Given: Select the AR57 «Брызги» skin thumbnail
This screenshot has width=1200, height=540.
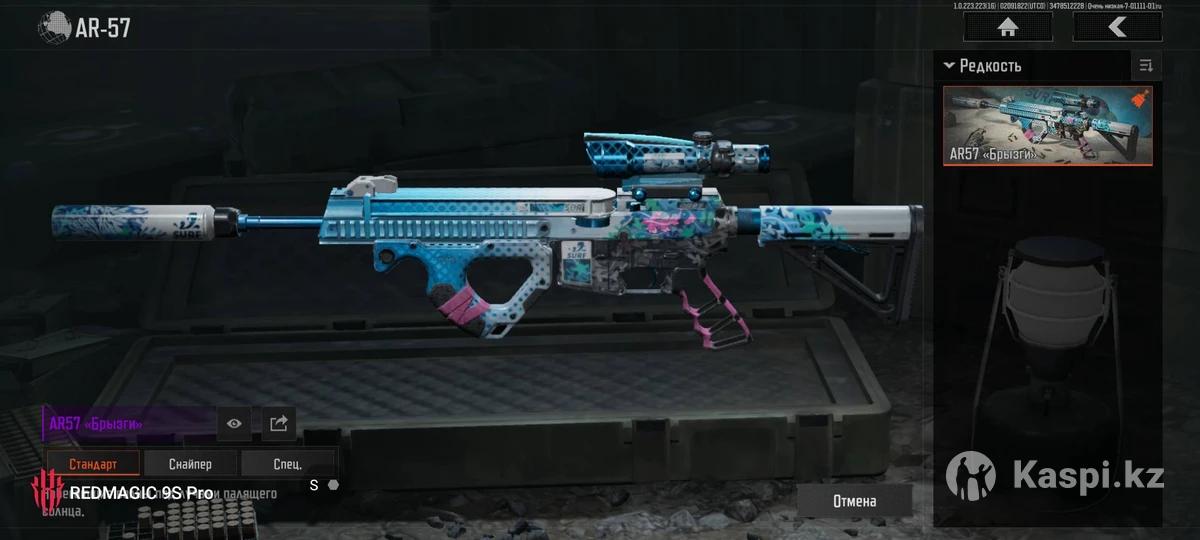Looking at the screenshot, I should pyautogui.click(x=1047, y=125).
